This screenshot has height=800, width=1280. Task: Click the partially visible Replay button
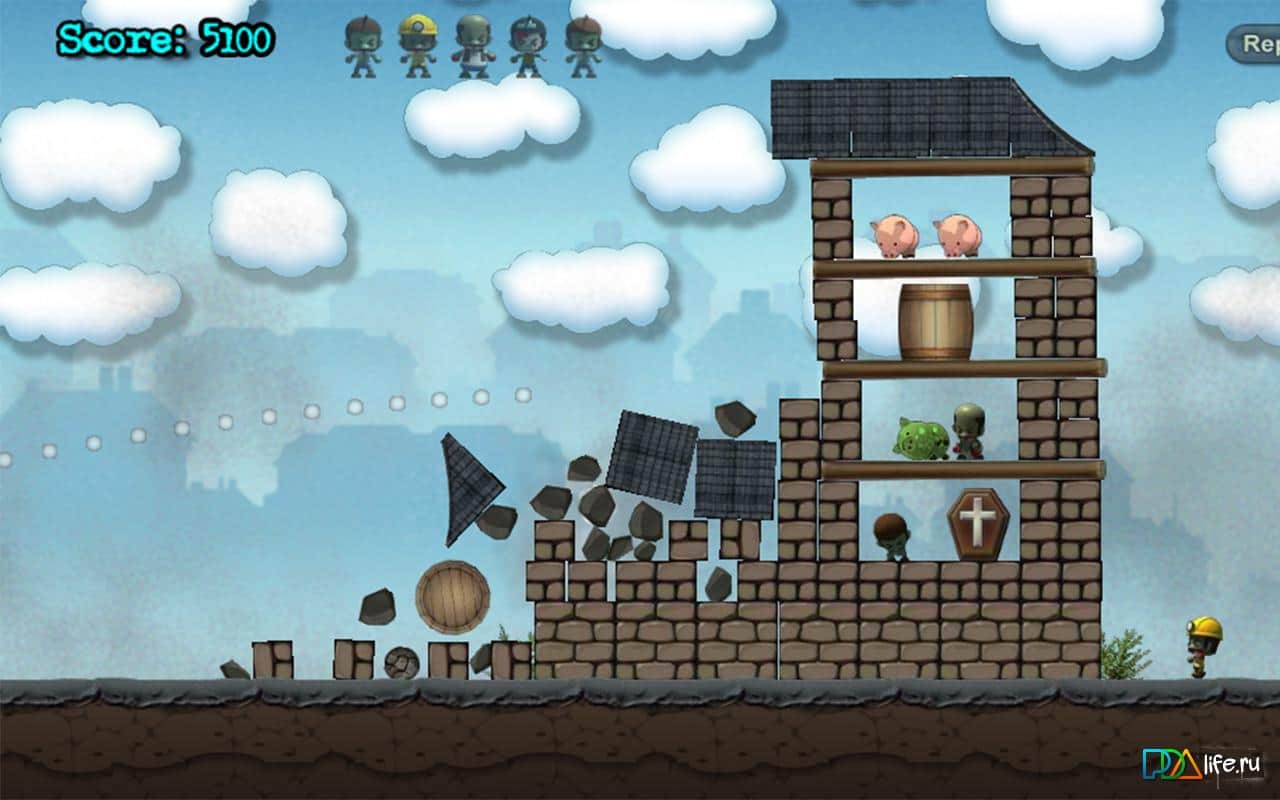[x=1257, y=44]
